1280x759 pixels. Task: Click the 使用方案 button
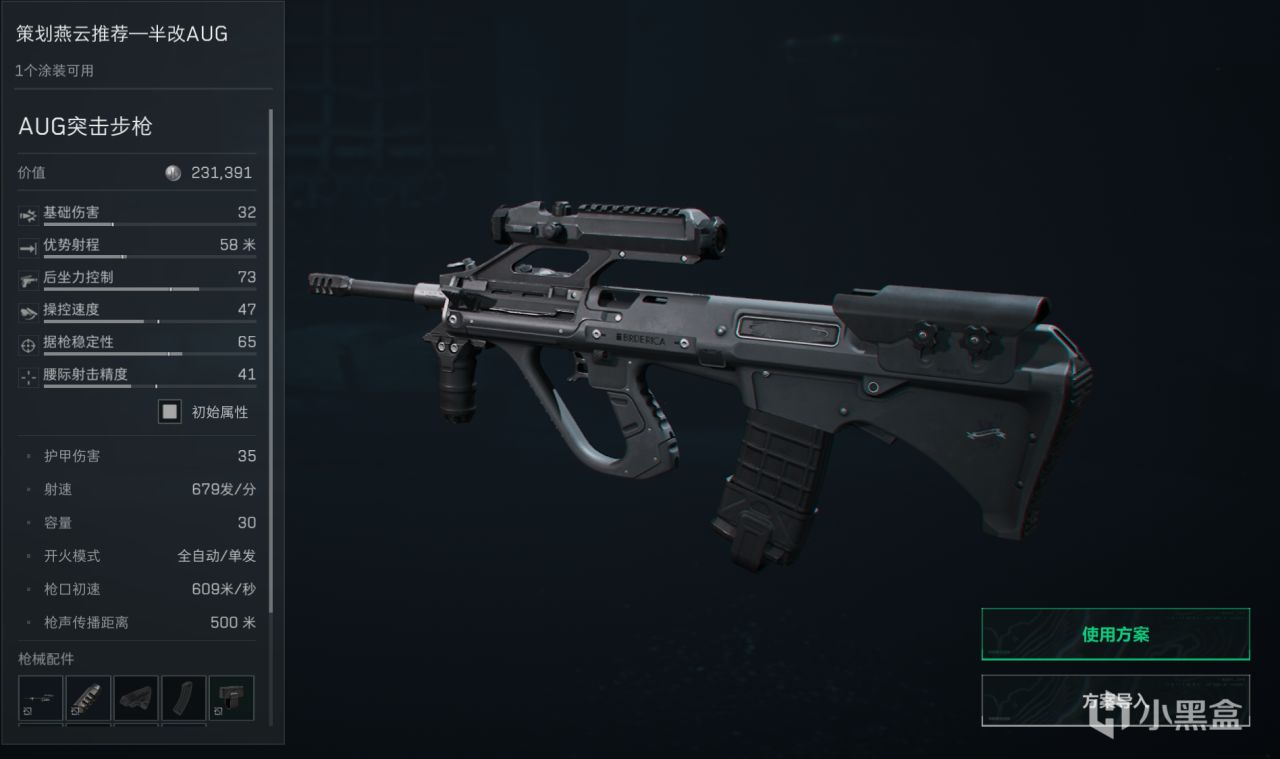coord(1115,634)
